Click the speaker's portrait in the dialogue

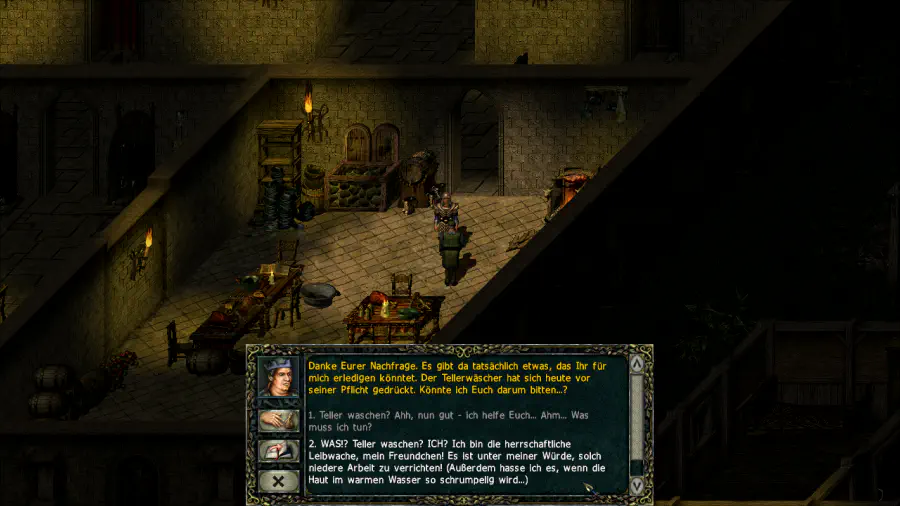click(278, 378)
